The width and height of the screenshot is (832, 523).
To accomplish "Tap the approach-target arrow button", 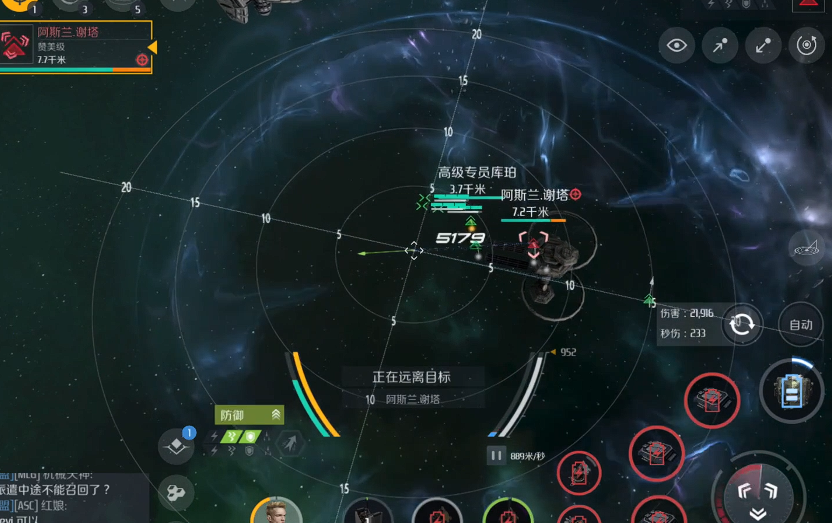I will pyautogui.click(x=720, y=45).
